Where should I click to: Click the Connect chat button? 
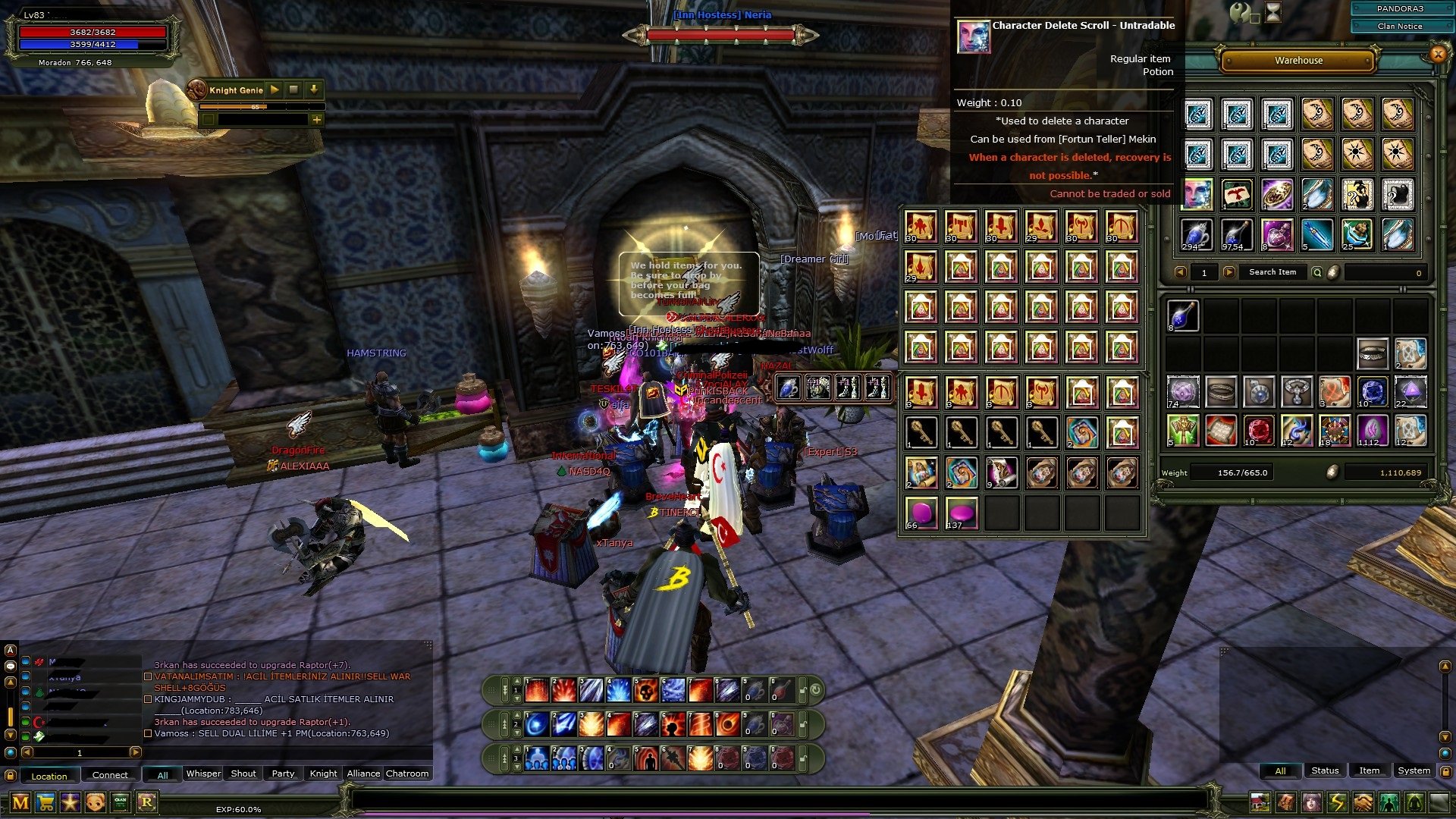(109, 775)
